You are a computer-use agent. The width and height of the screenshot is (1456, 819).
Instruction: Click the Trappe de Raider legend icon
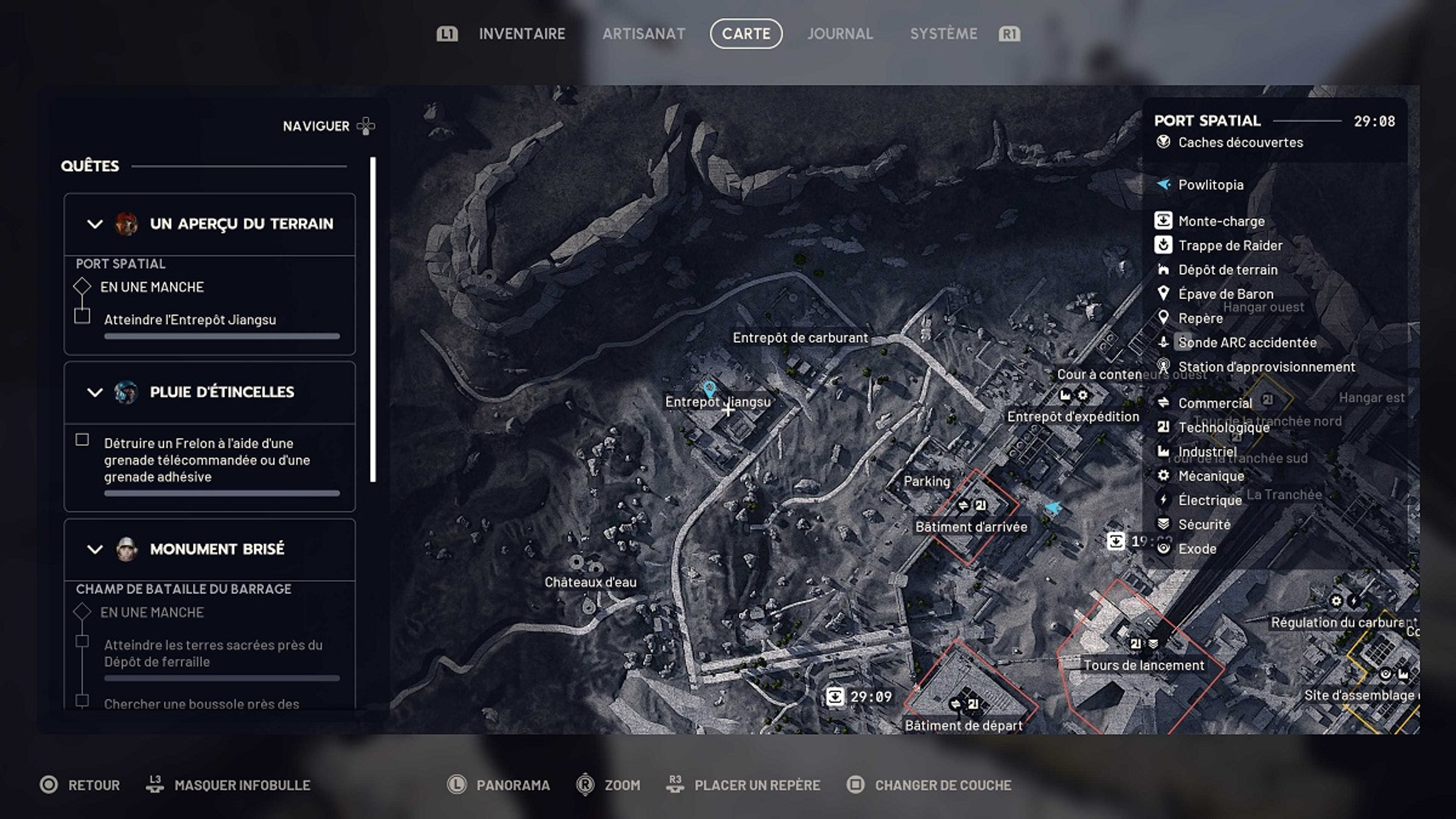click(x=1163, y=245)
